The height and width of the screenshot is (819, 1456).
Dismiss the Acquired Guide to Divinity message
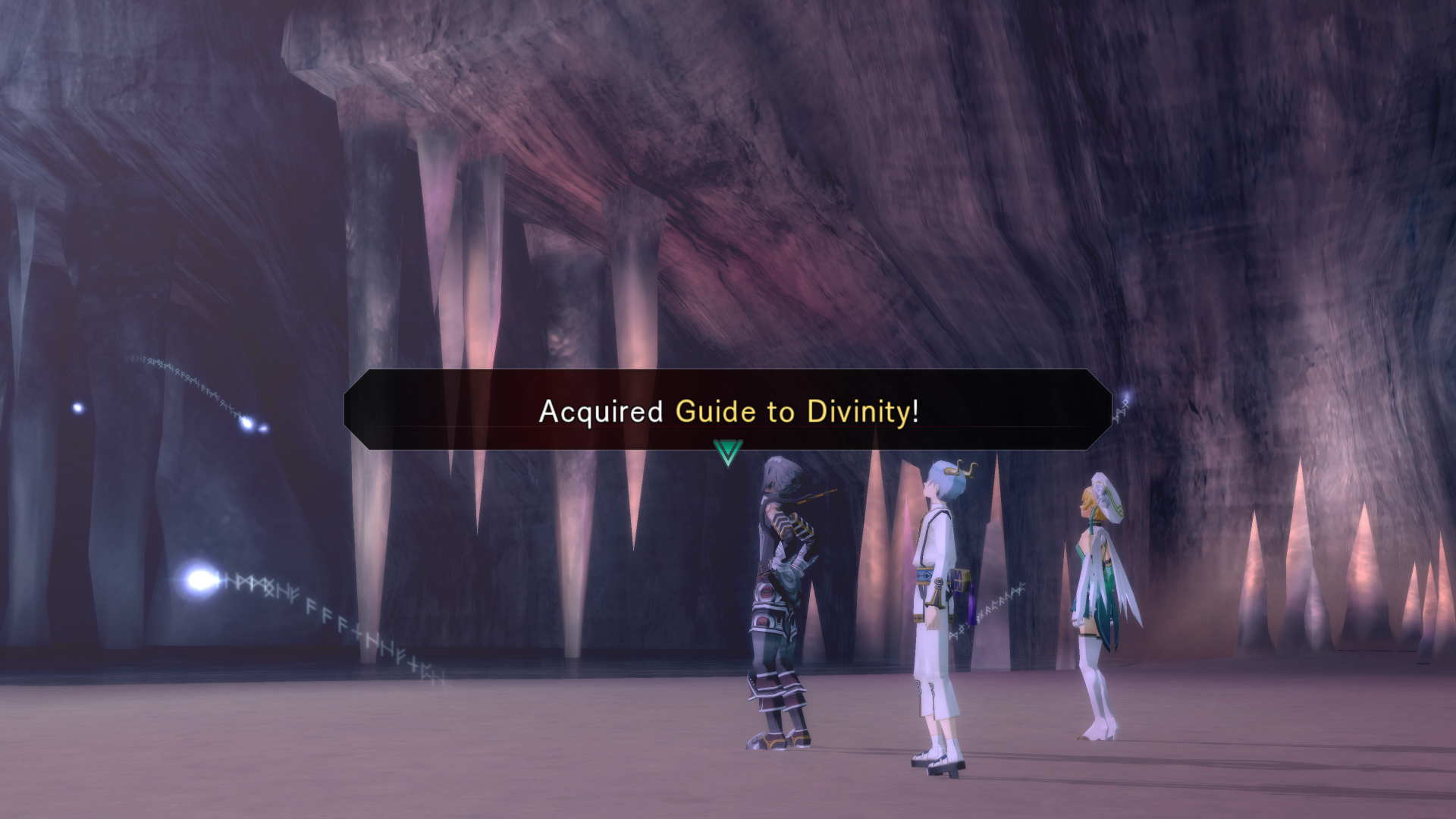coord(728,410)
